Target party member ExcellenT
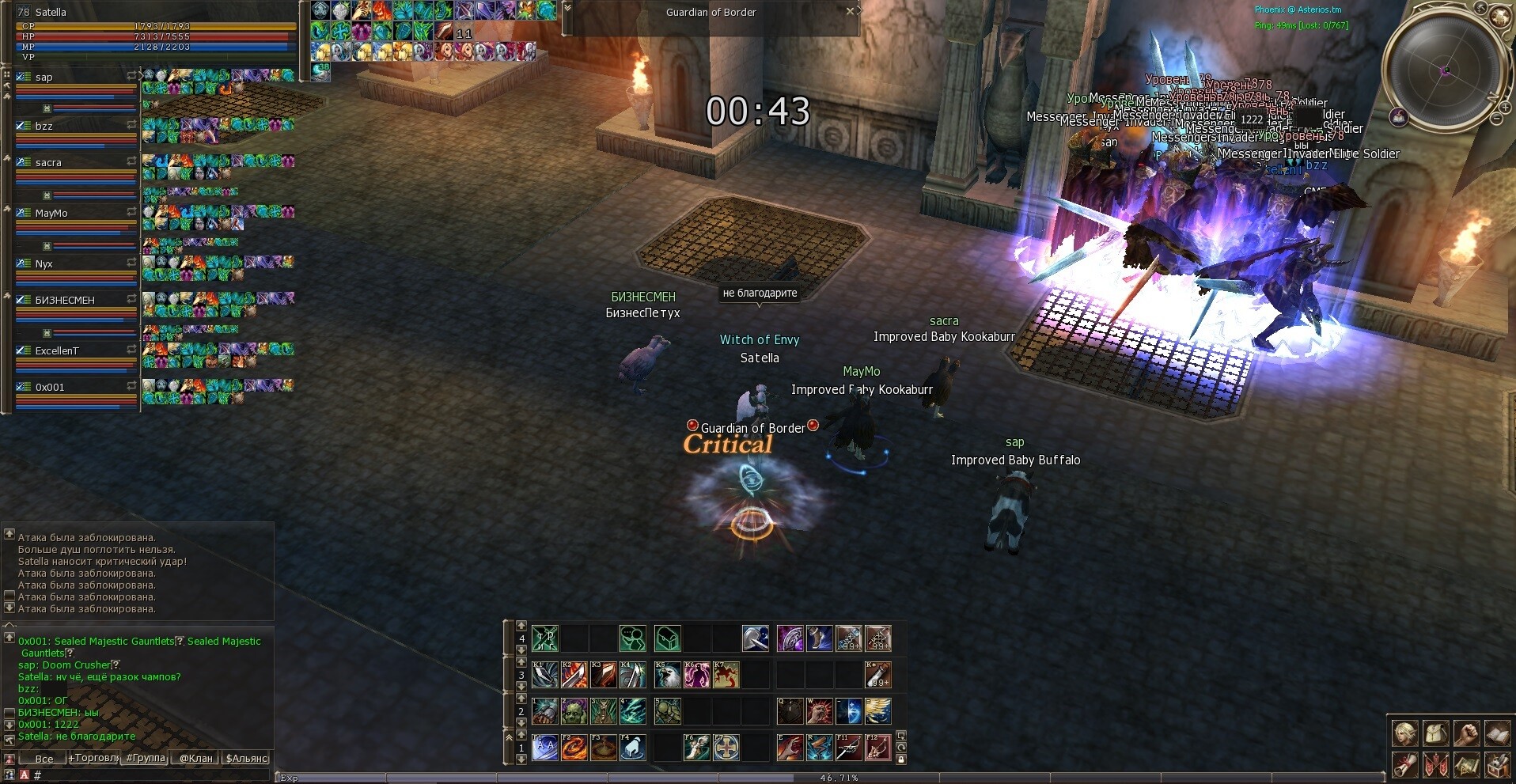This screenshot has height=784, width=1516. click(57, 351)
